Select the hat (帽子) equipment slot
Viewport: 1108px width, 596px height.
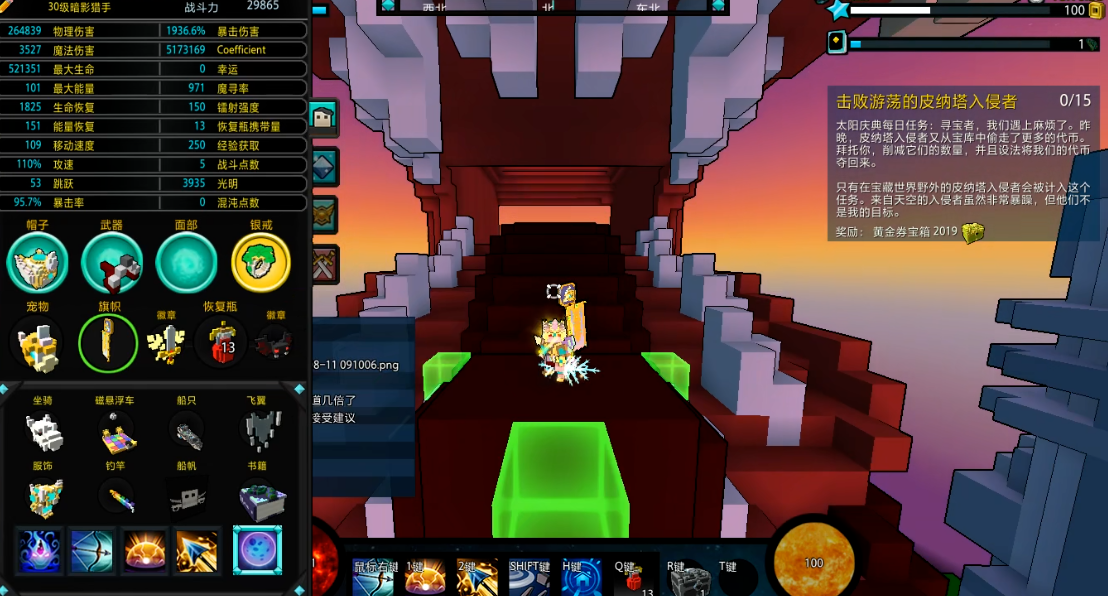[x=37, y=263]
